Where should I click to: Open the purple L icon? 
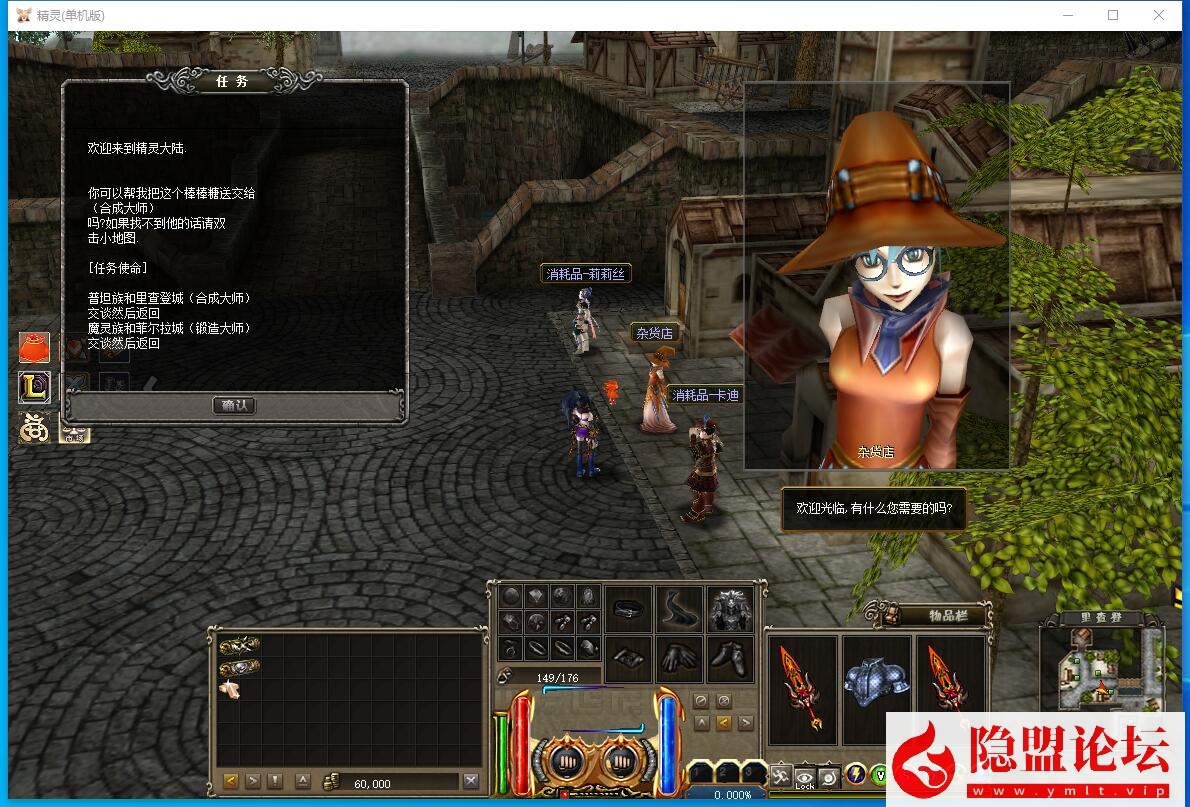coord(34,388)
